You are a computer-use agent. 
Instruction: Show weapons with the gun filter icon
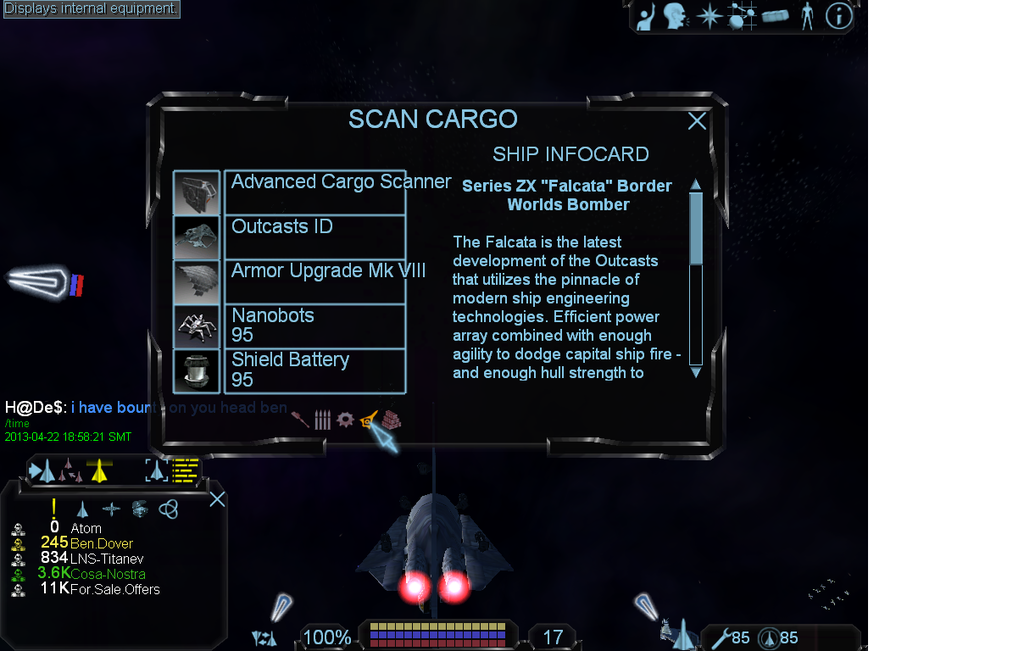(300, 419)
